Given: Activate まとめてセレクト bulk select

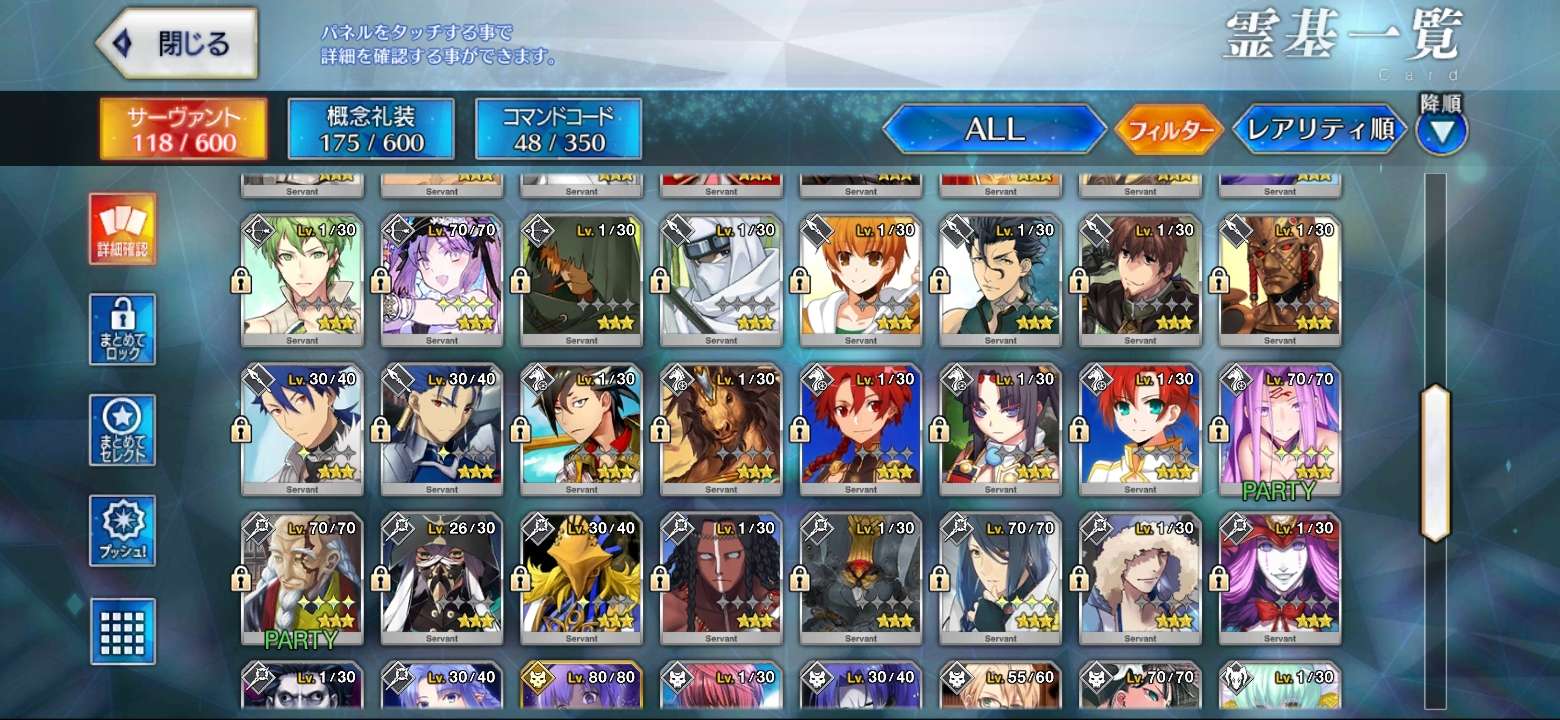Looking at the screenshot, I should pyautogui.click(x=122, y=430).
